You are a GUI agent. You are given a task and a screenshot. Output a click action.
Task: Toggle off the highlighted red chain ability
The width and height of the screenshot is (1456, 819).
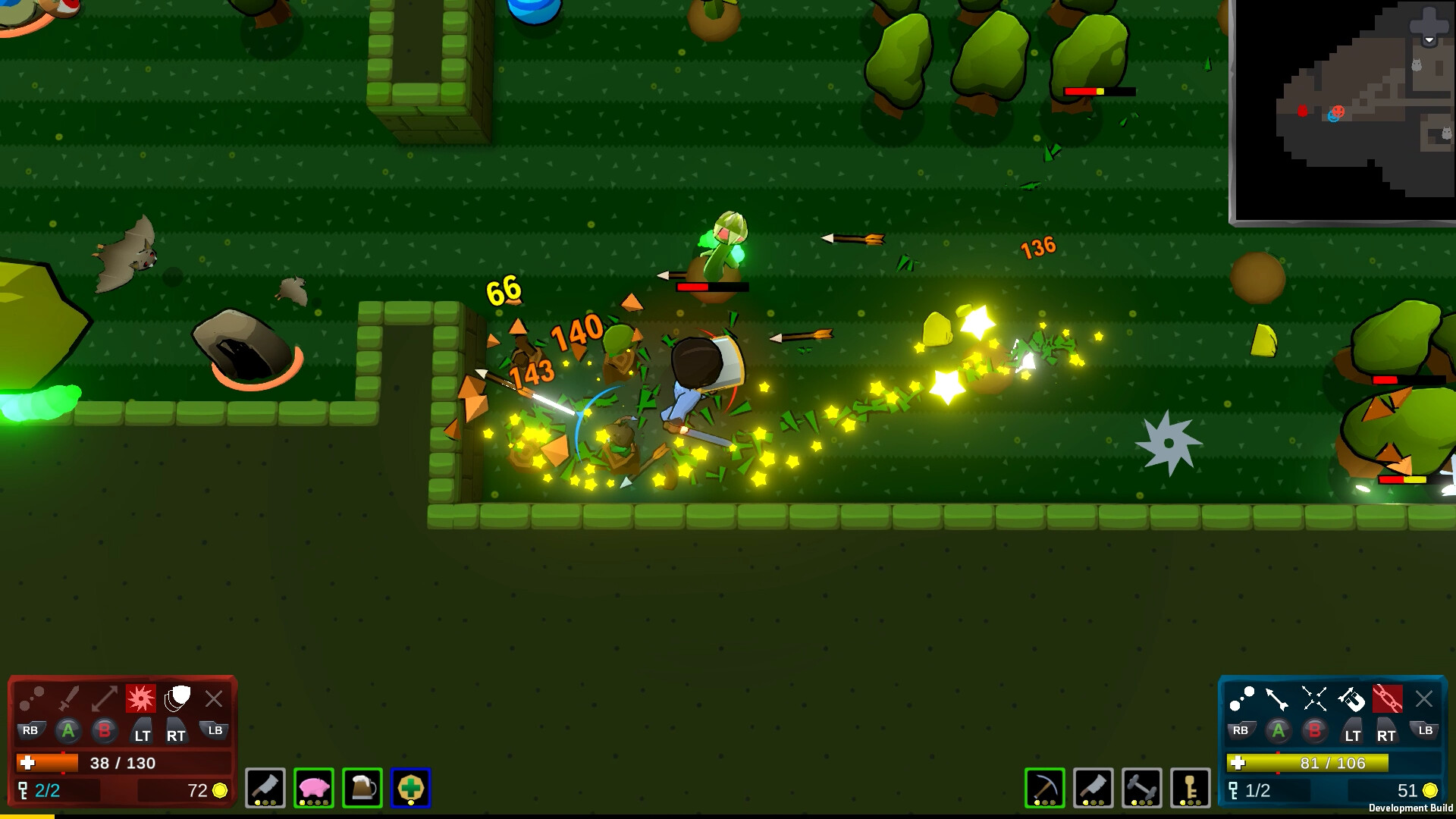pos(1387,700)
